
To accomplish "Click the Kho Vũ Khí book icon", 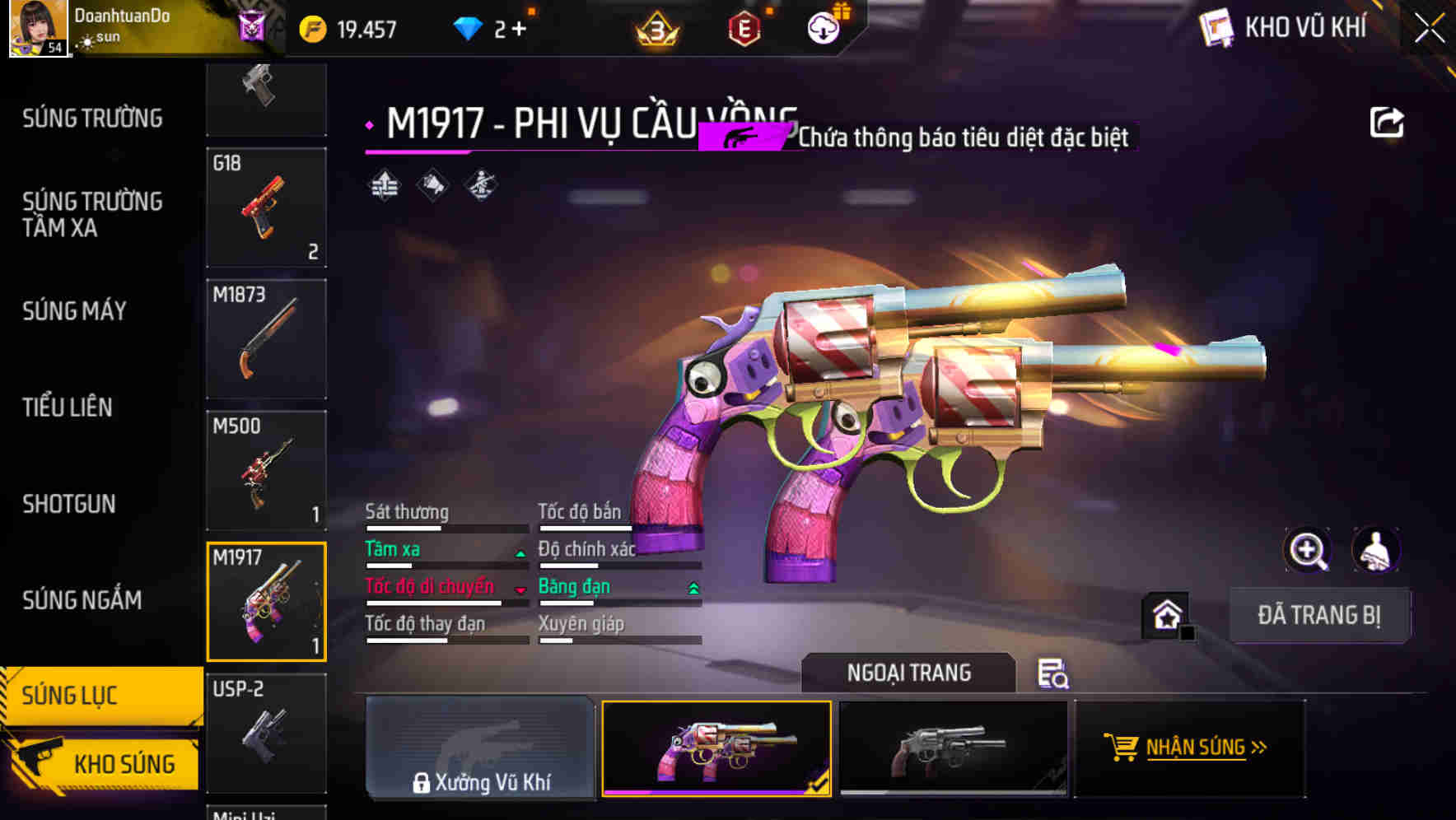I will [x=1215, y=27].
